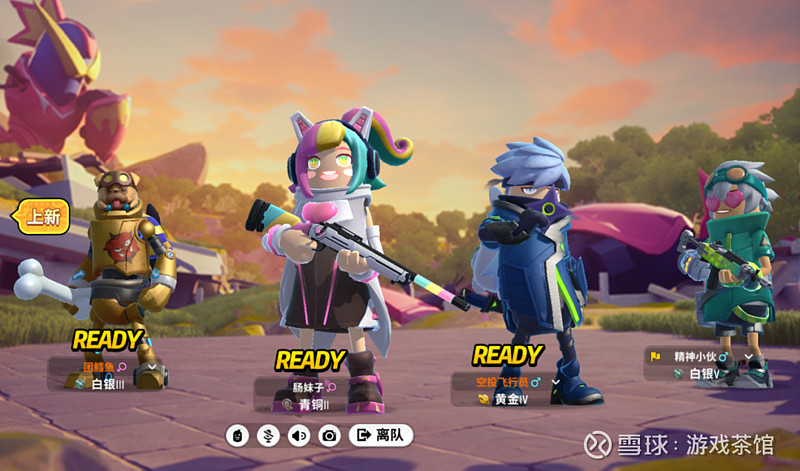Viewport: 800px width, 471px height.
Task: Leave the team with 离队 button
Action: 380,435
